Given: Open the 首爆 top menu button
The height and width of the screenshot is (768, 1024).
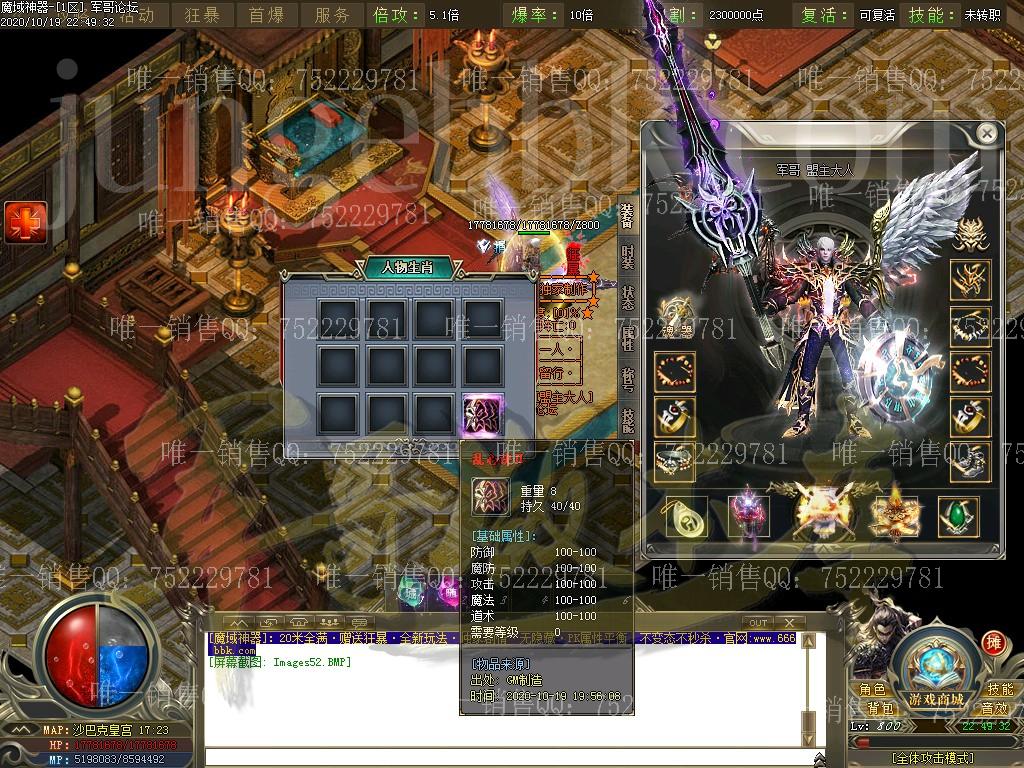Looking at the screenshot, I should click(x=266, y=15).
